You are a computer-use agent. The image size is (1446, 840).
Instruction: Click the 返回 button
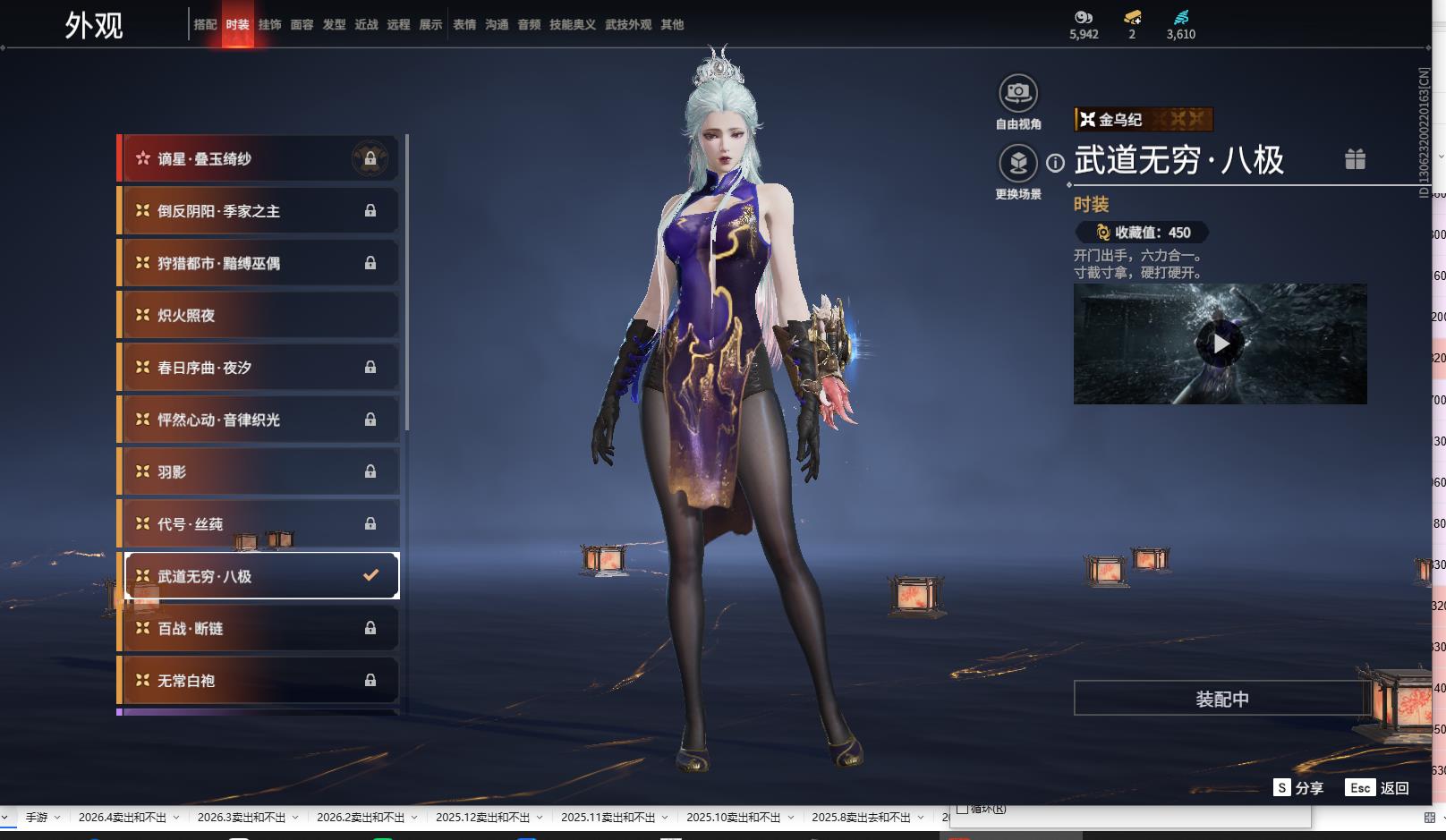pos(1377,788)
